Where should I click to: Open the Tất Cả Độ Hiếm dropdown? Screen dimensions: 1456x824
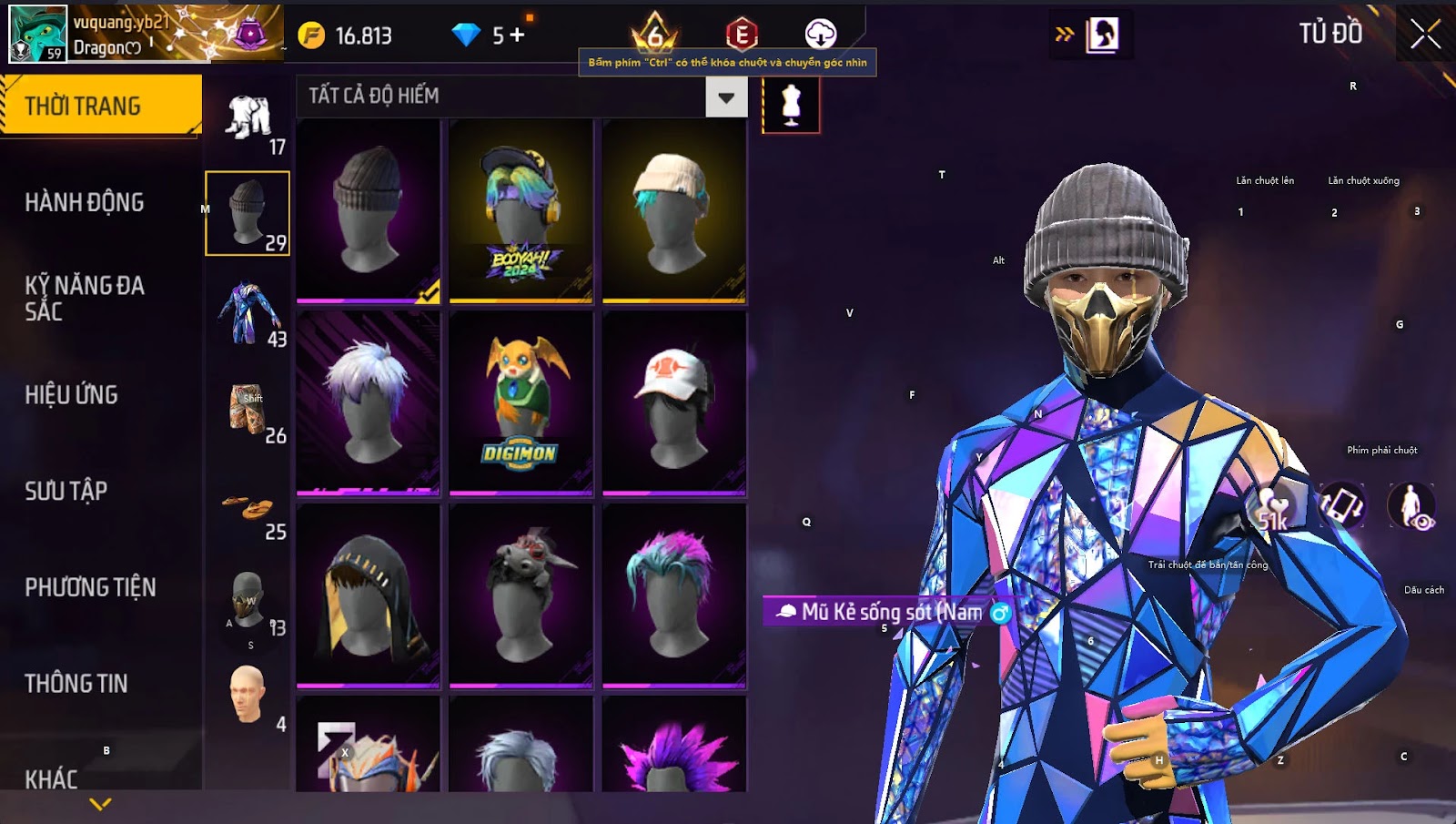coord(725,97)
